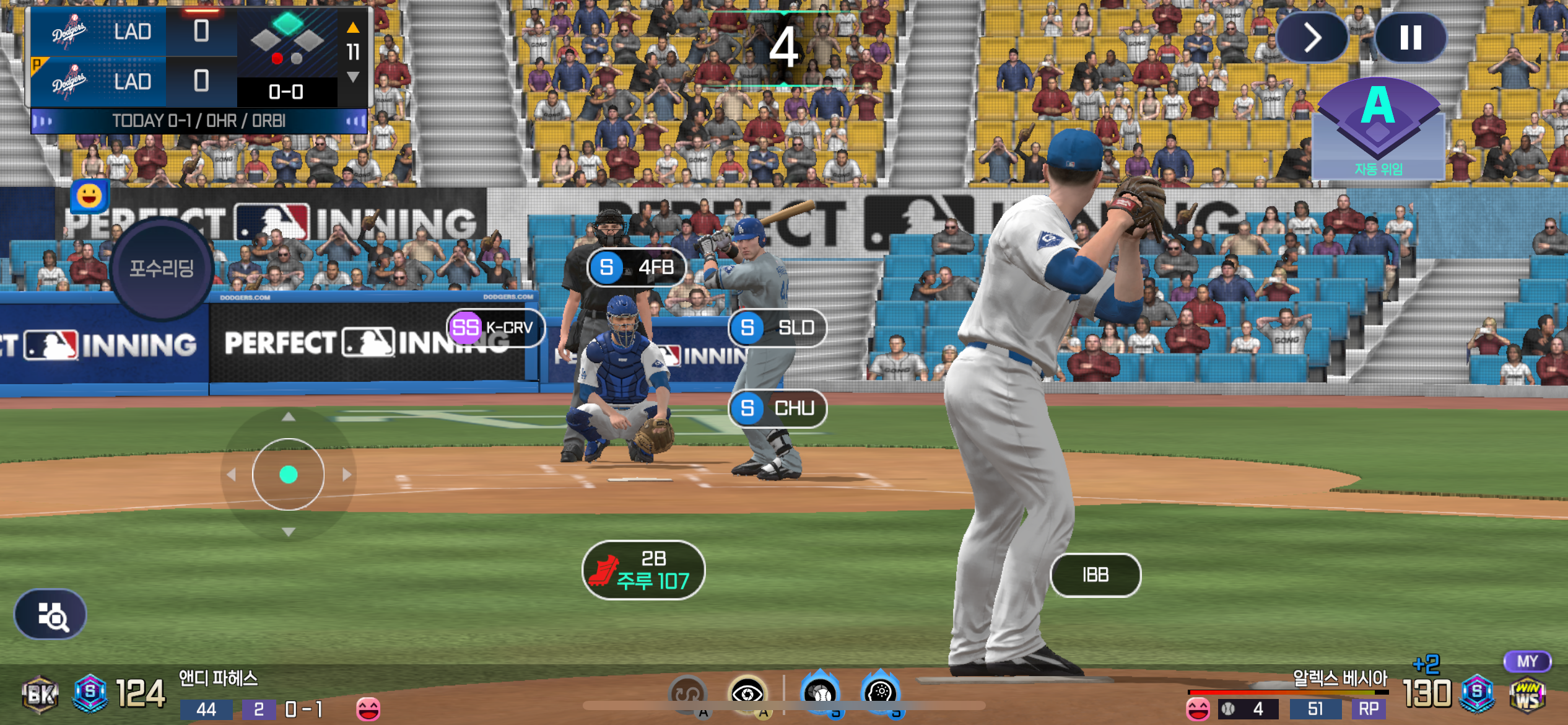Expand the scoreboard inning arrow panel

click(x=353, y=52)
